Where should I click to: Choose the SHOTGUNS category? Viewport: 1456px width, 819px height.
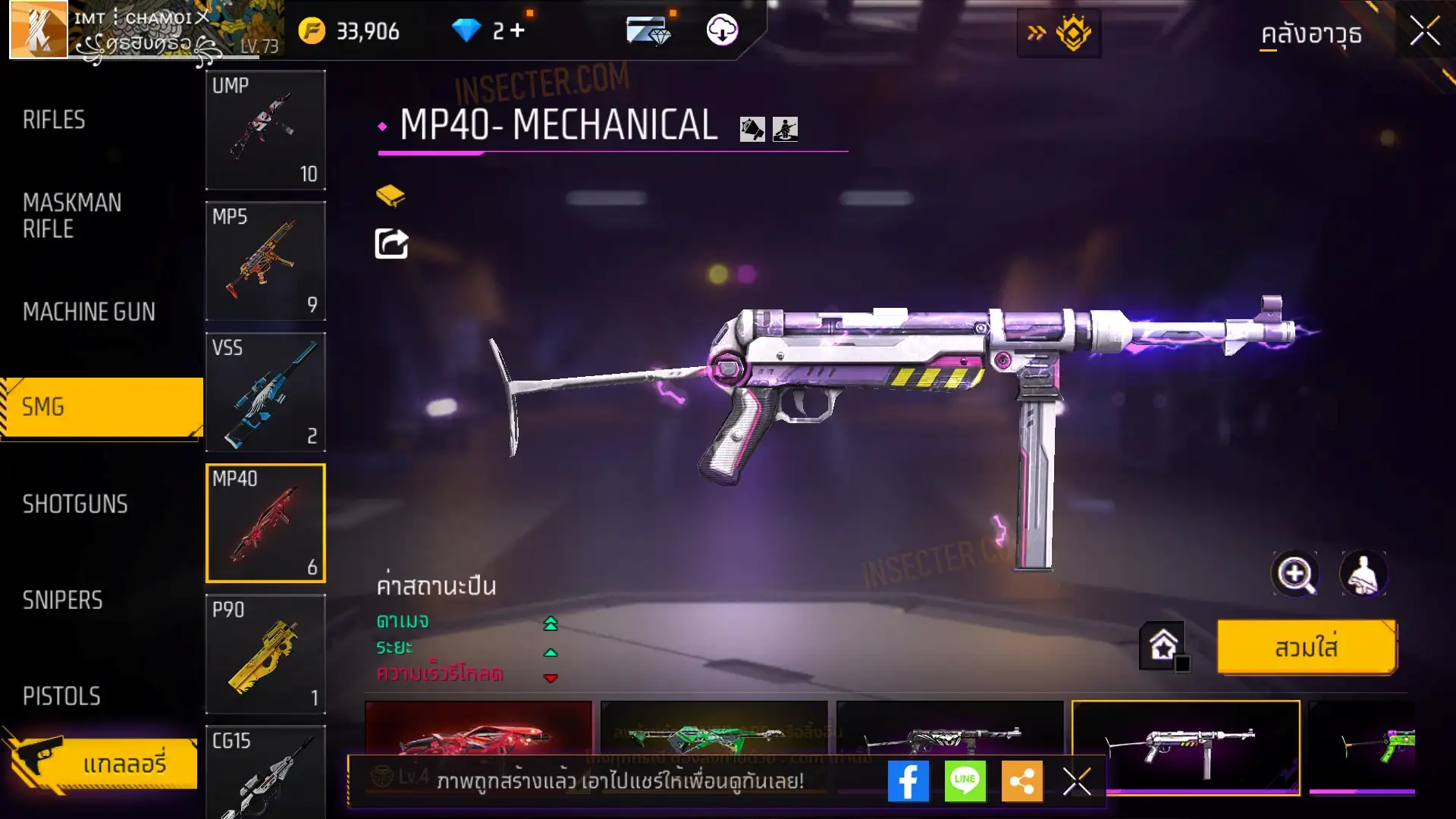click(75, 504)
